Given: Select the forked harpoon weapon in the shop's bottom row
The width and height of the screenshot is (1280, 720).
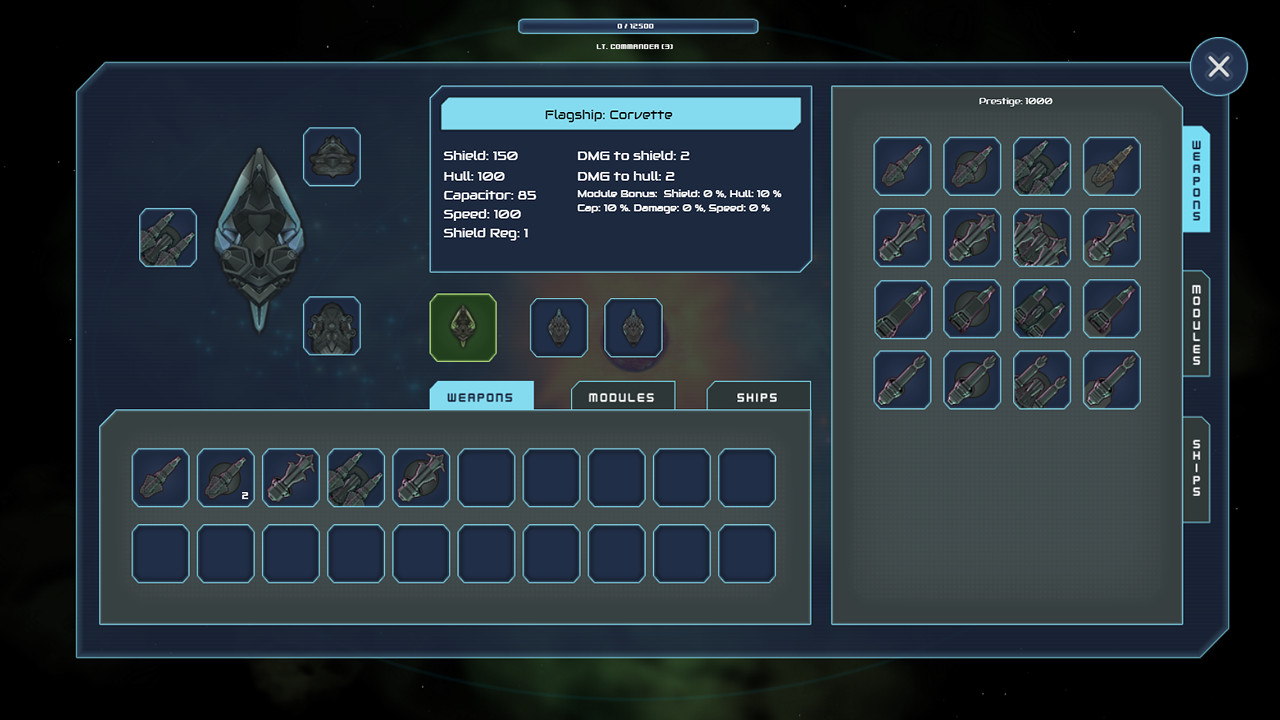Looking at the screenshot, I should [902, 379].
